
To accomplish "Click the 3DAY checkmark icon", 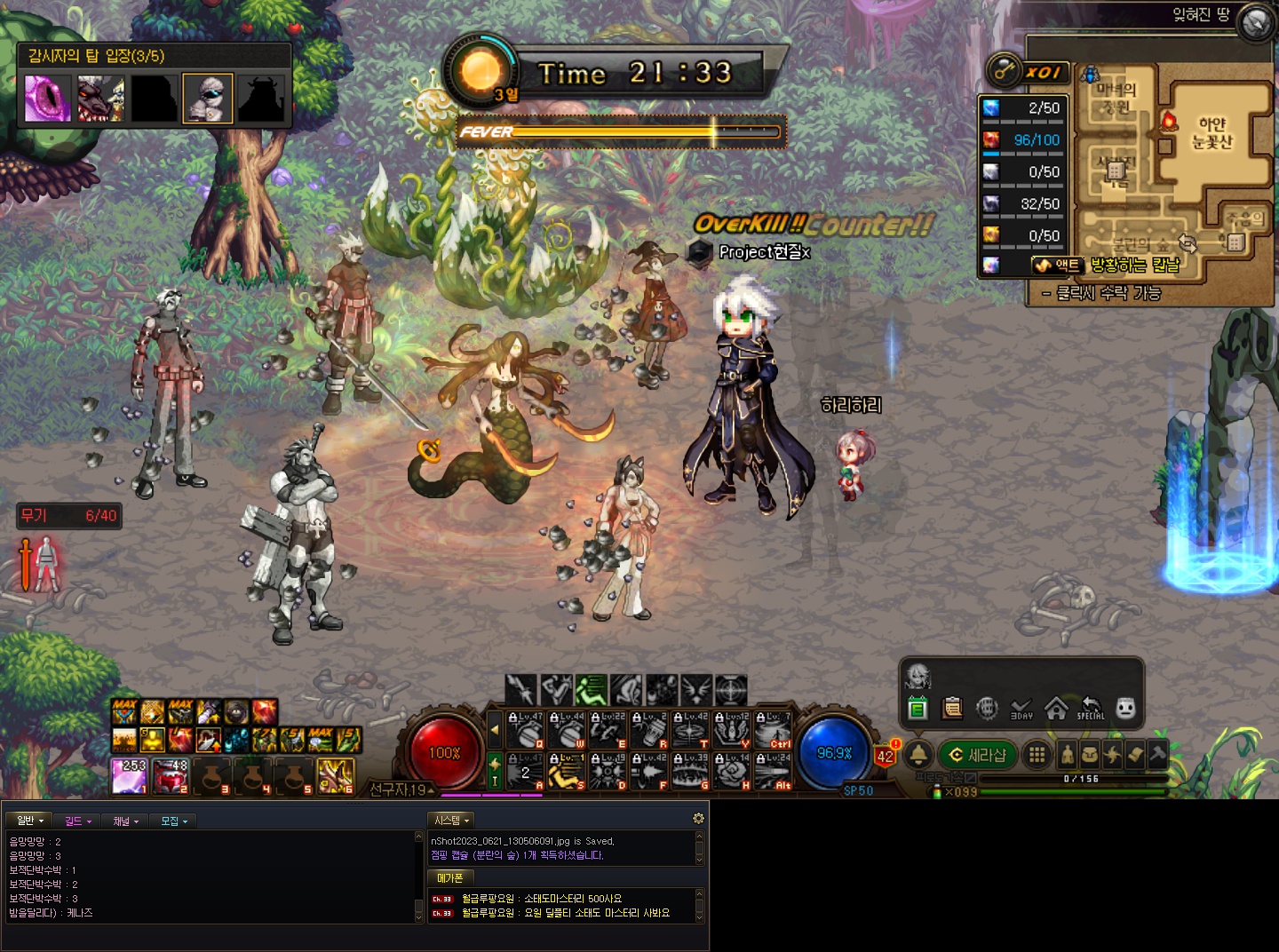I will pyautogui.click(x=1021, y=708).
